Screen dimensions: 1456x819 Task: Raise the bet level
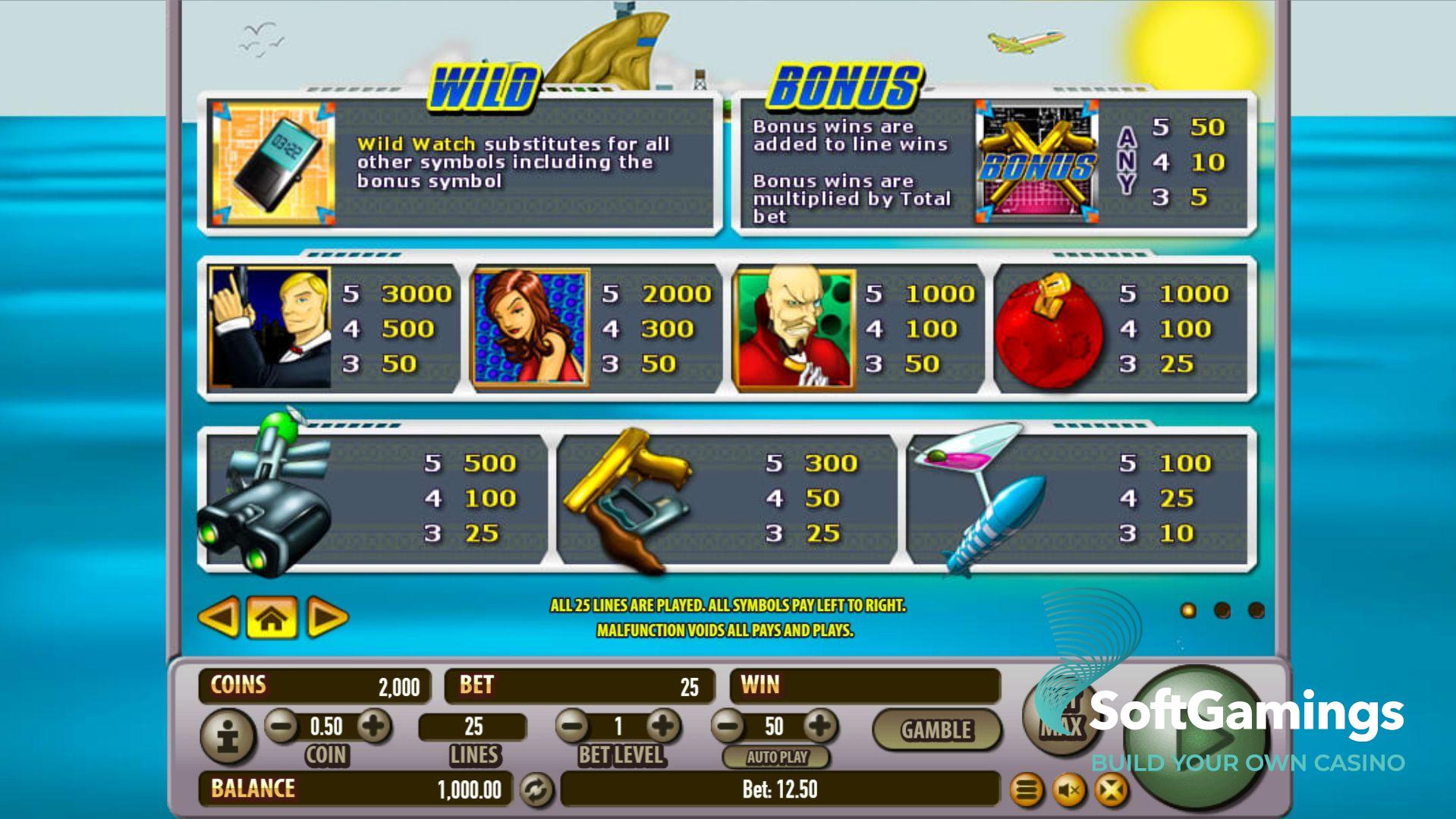pyautogui.click(x=663, y=726)
